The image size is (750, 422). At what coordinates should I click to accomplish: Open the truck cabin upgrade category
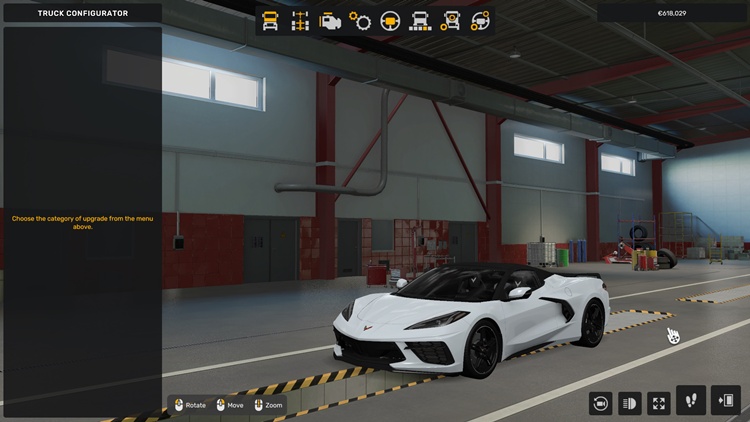(270, 20)
